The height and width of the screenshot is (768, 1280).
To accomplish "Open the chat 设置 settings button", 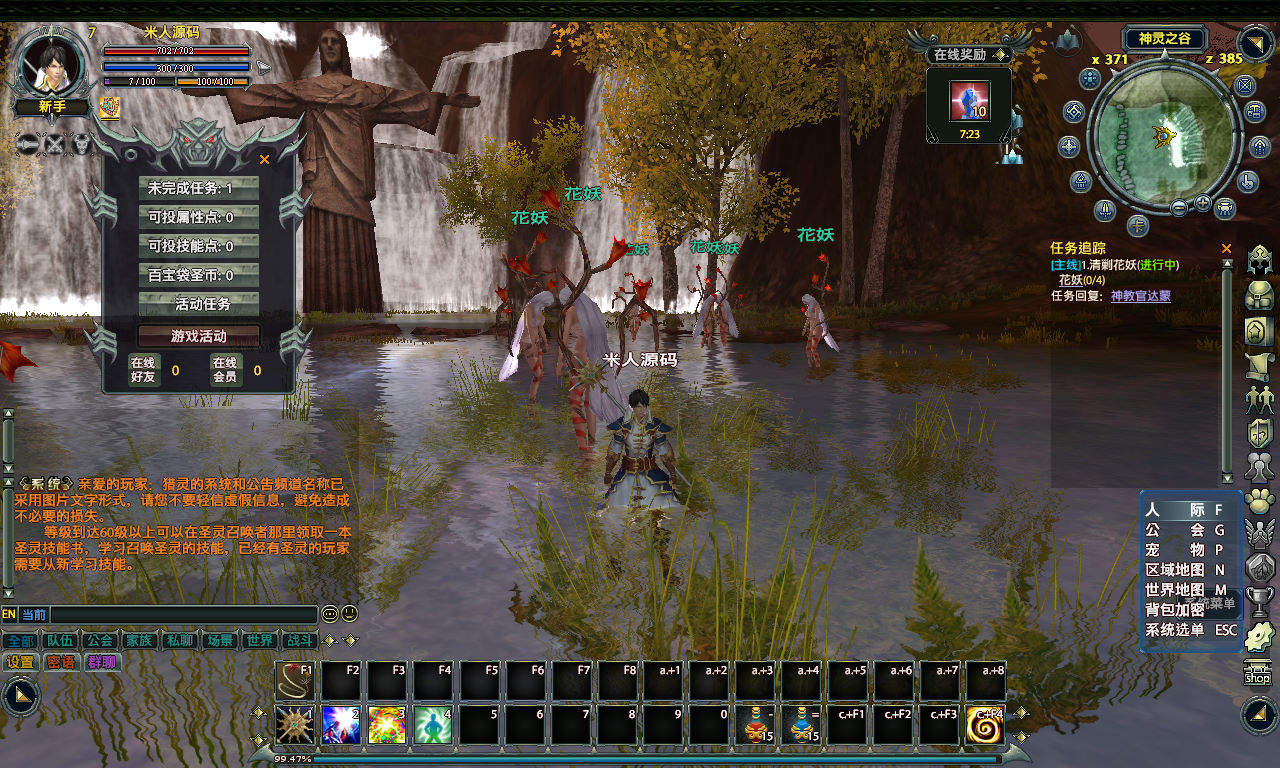I will click(x=20, y=662).
